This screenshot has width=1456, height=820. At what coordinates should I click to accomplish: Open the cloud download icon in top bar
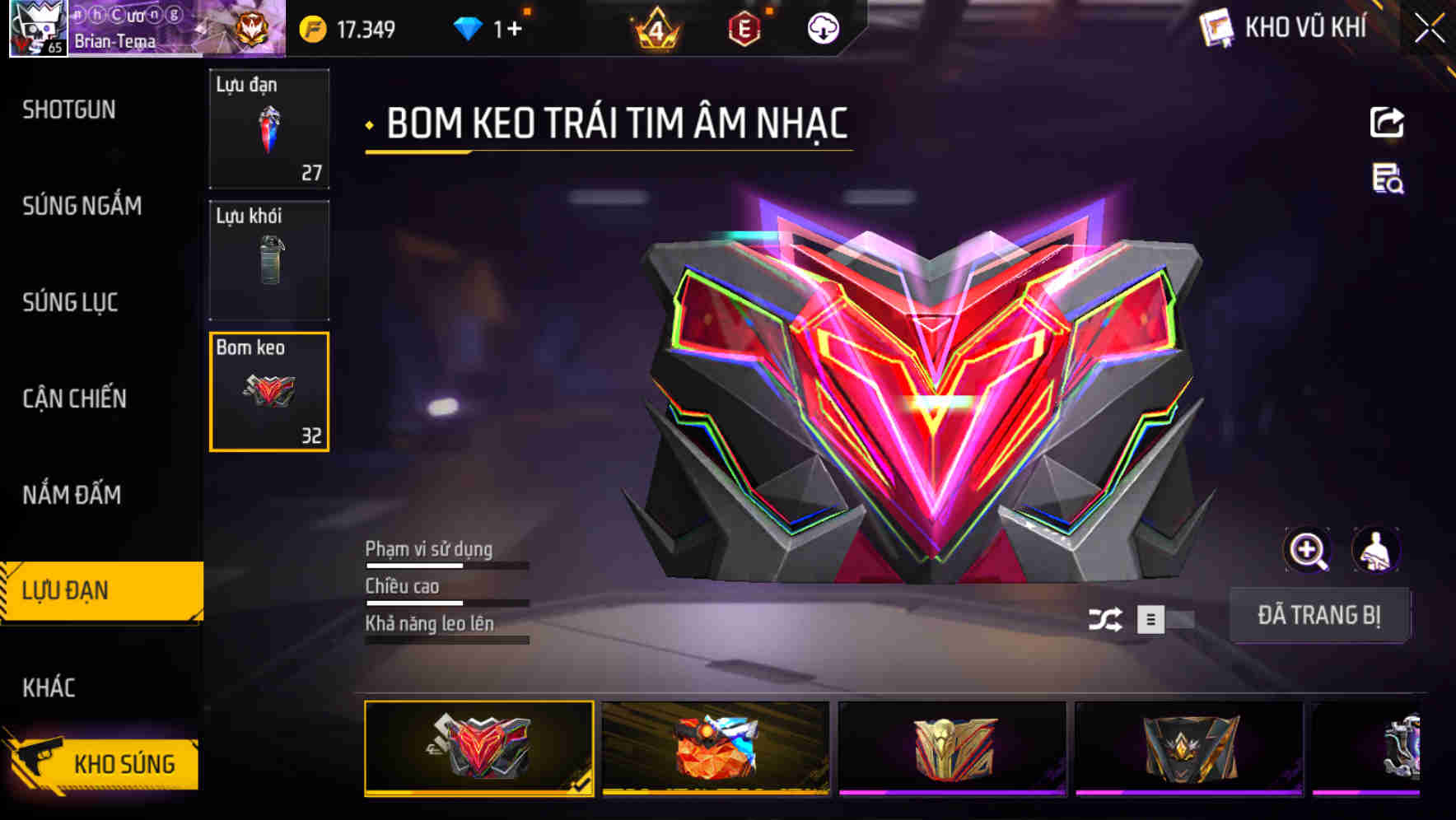(823, 27)
